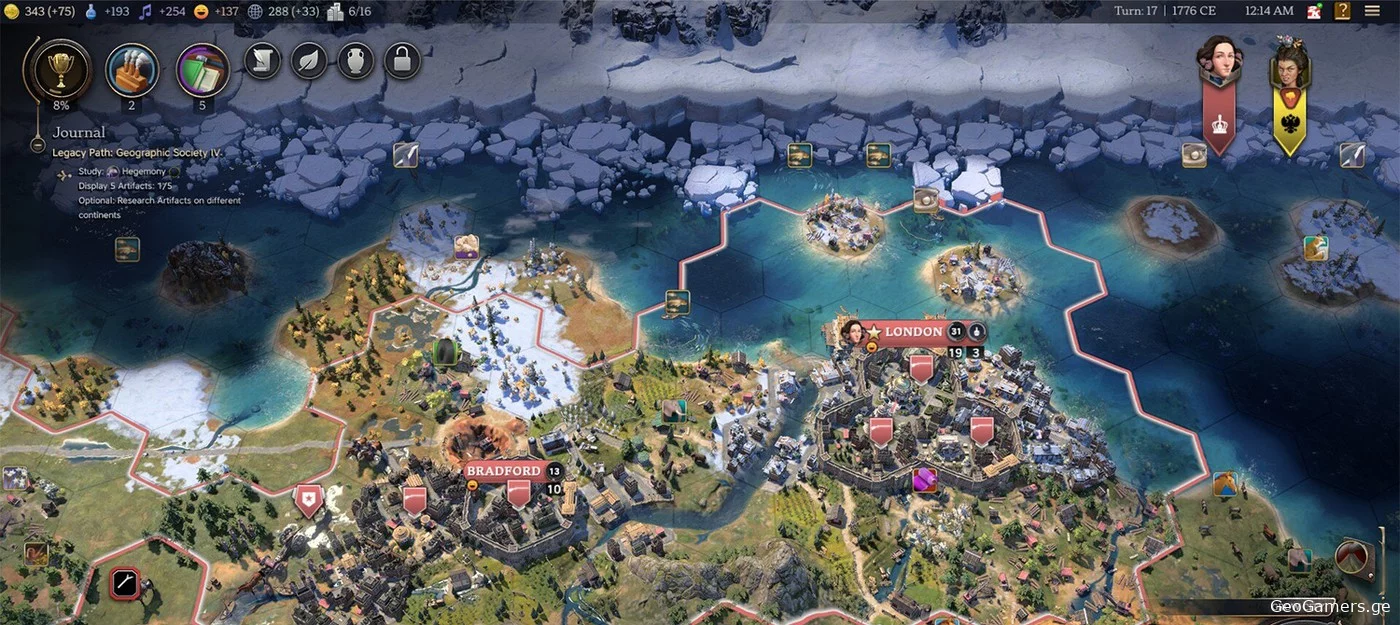
Task: Open the vase great works button
Action: [x=355, y=61]
